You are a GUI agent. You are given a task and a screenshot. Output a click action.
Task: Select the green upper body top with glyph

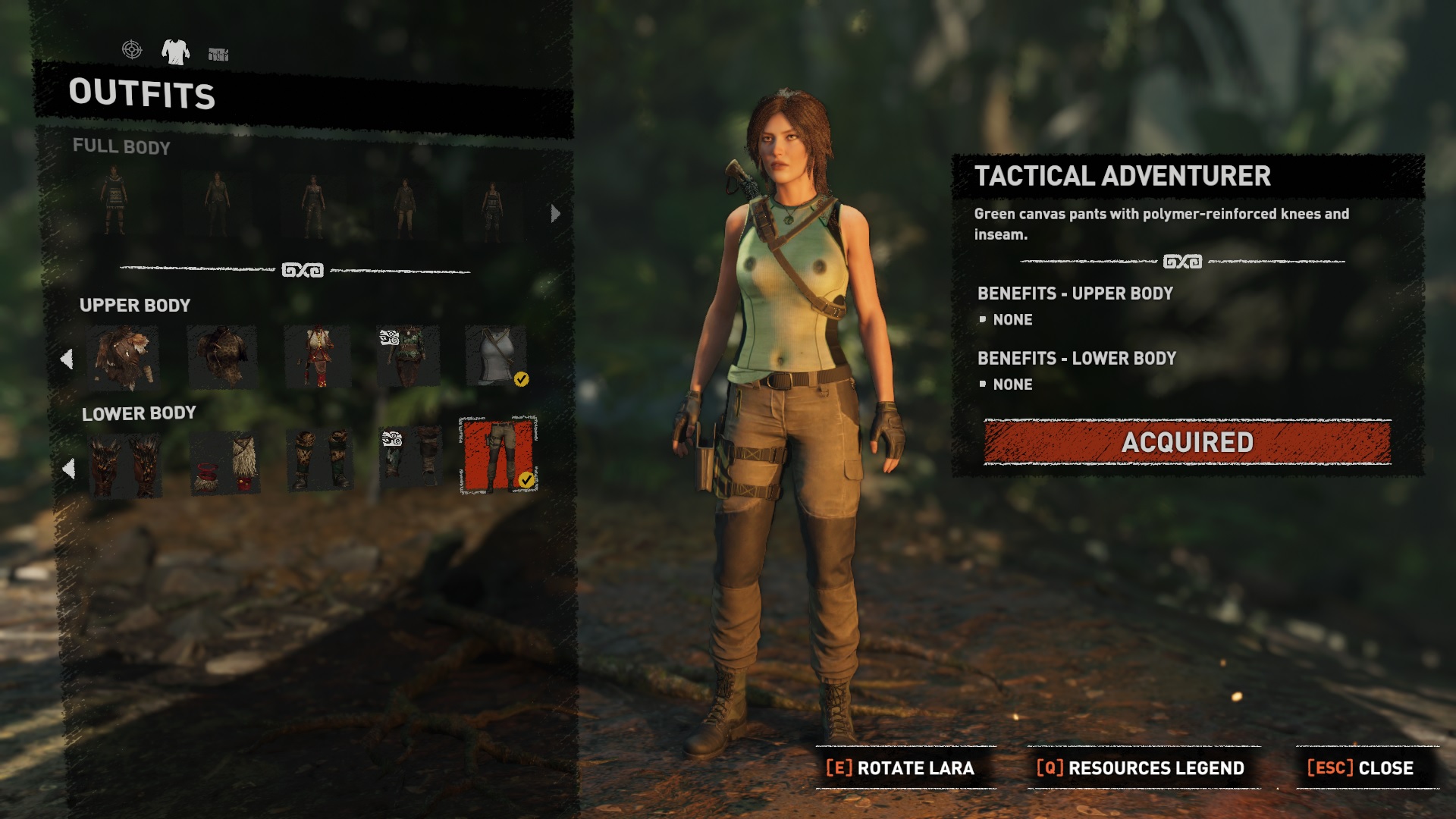(409, 357)
